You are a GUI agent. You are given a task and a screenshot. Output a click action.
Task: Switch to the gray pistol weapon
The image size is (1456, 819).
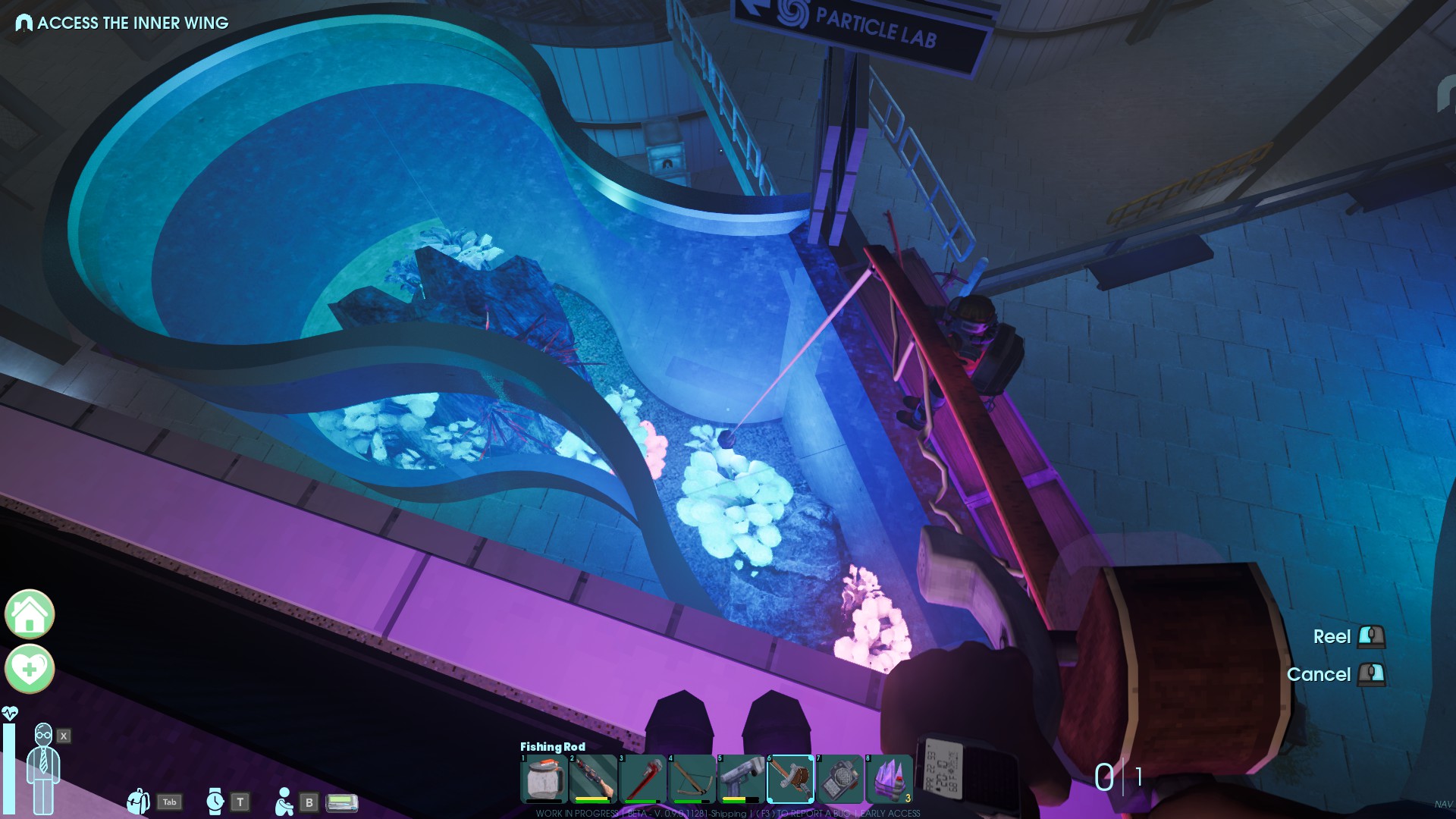pyautogui.click(x=741, y=779)
